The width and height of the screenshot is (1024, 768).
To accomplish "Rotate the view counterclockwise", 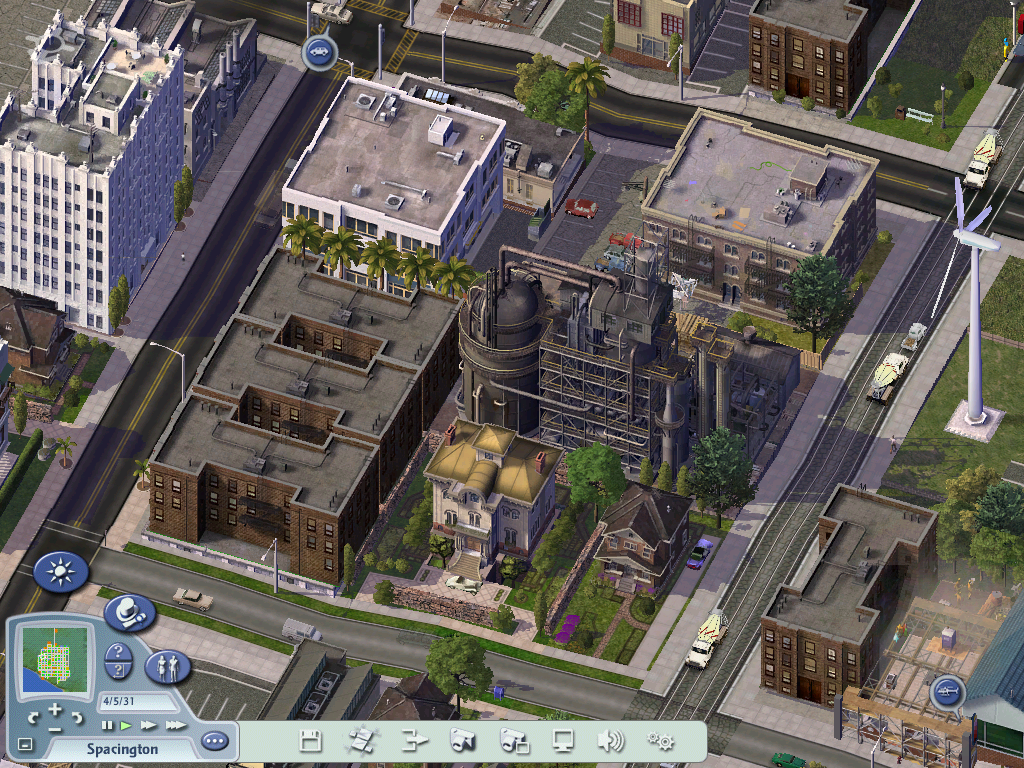I will click(33, 717).
